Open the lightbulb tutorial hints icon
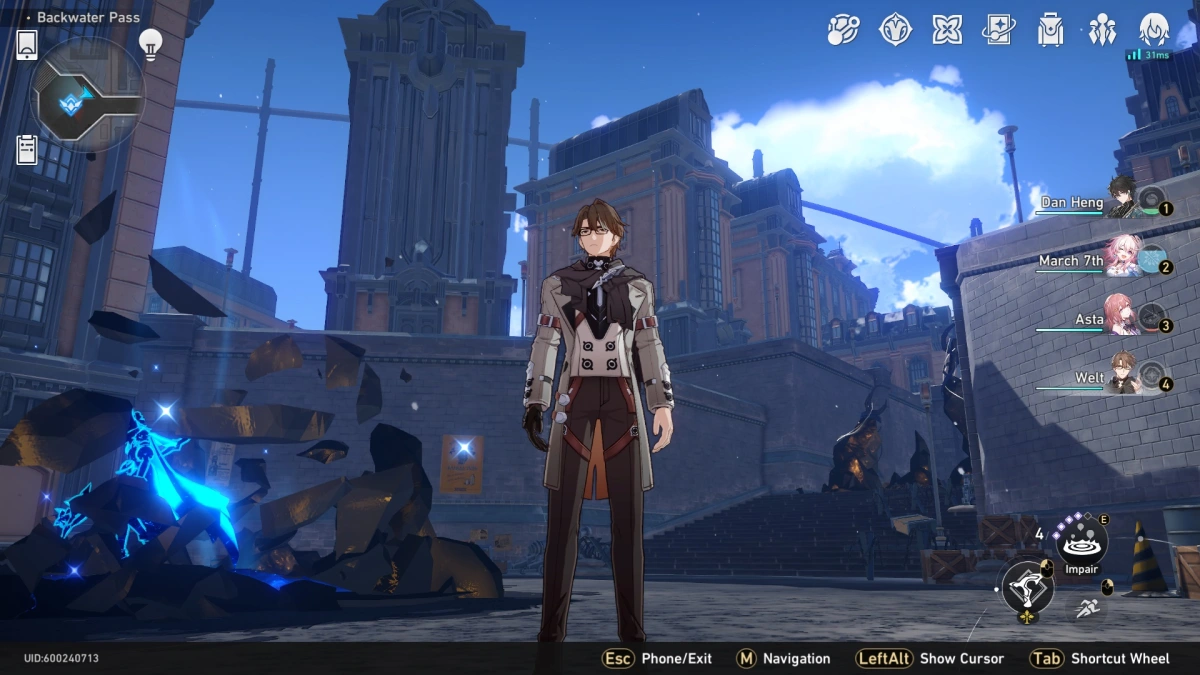This screenshot has height=675, width=1200. [150, 44]
